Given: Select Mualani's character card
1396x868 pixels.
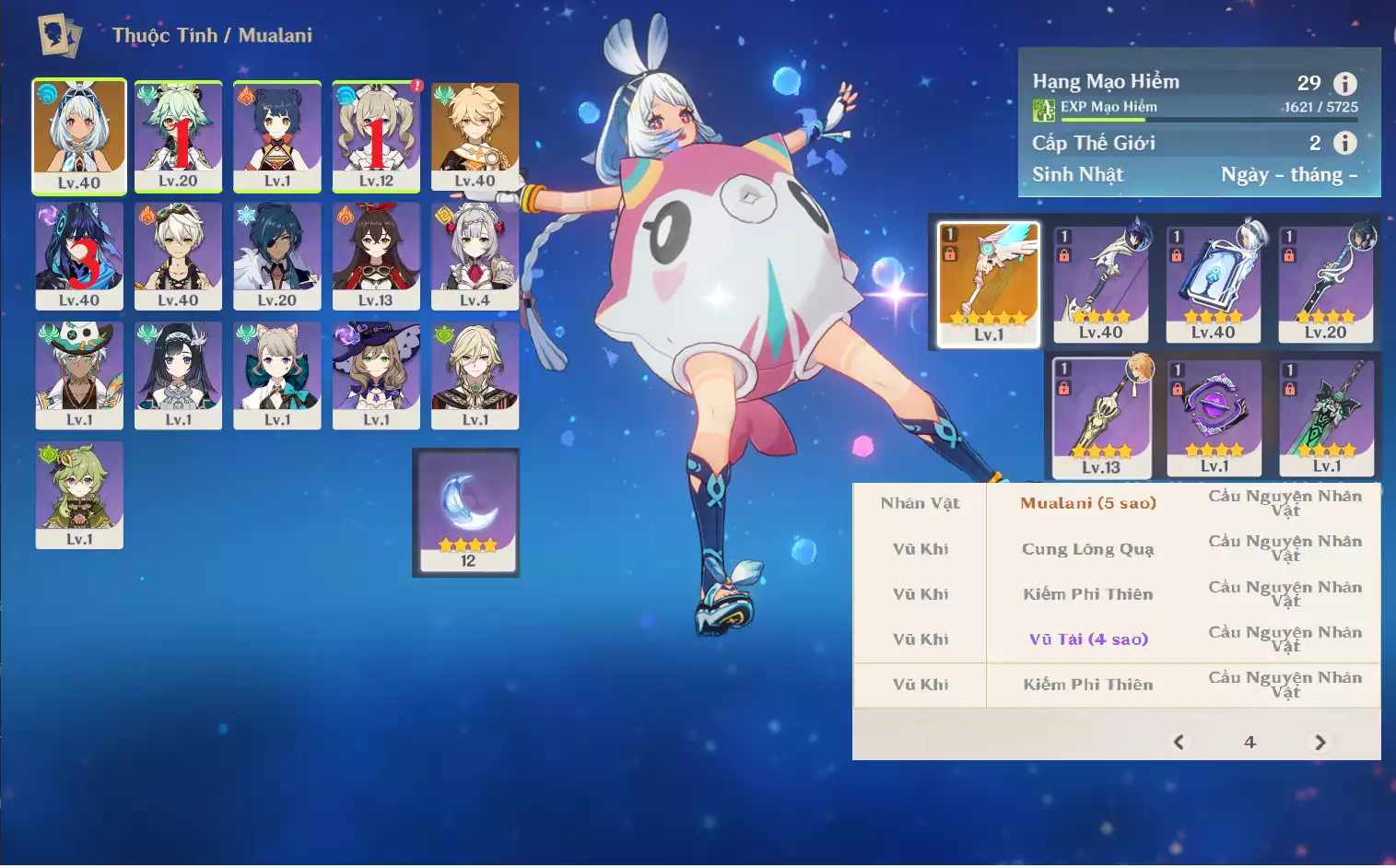Looking at the screenshot, I should (79, 135).
